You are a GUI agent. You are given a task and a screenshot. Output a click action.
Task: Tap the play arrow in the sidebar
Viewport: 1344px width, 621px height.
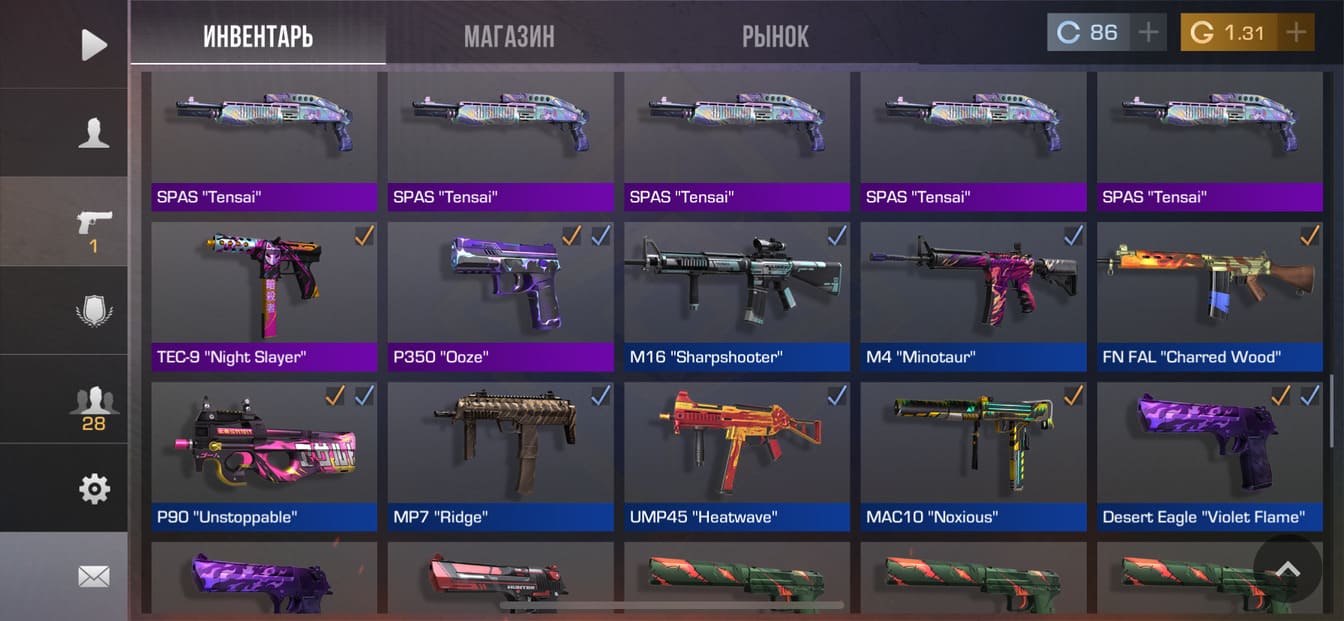93,44
